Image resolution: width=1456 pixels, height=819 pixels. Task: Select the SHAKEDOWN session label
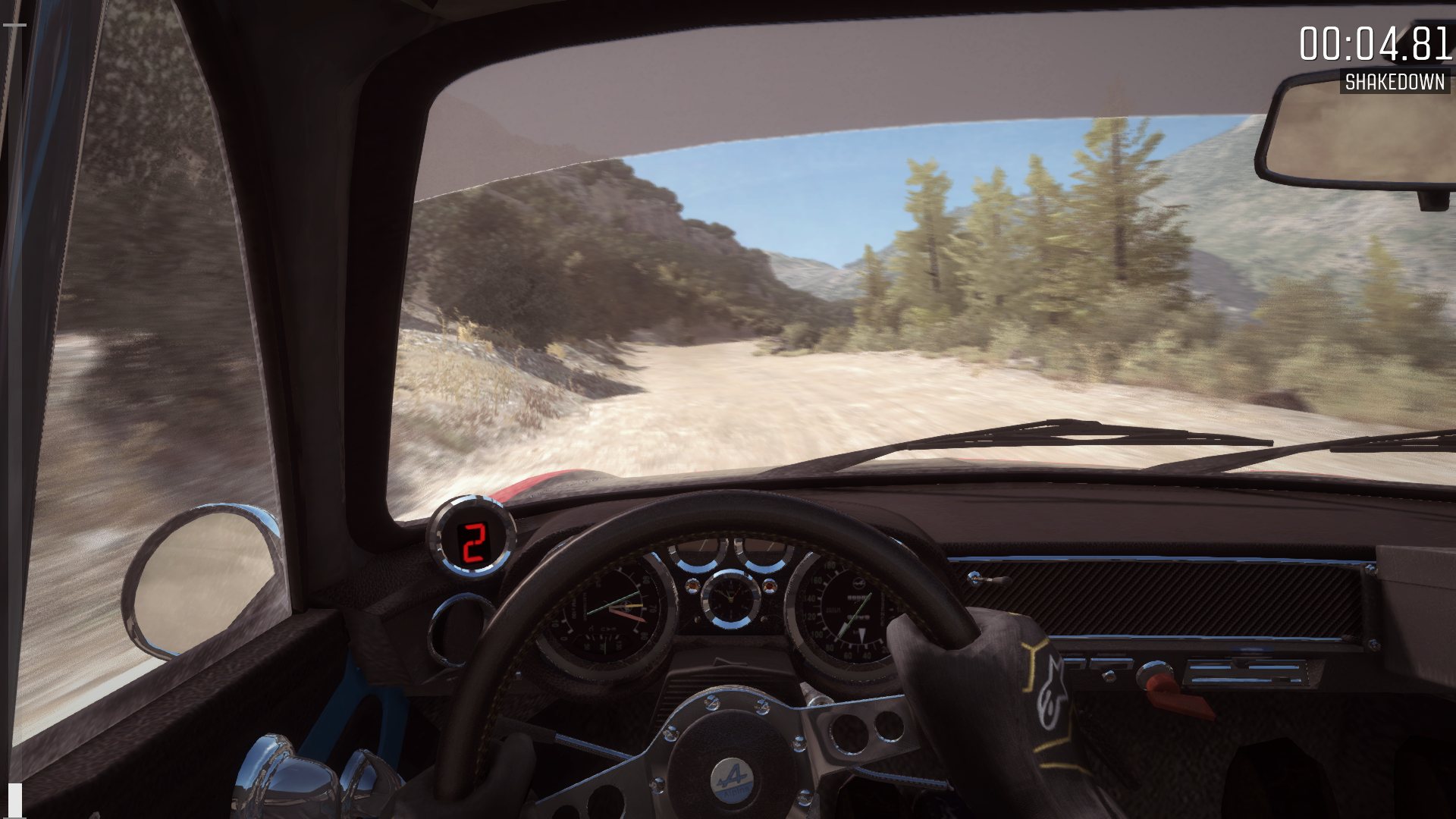pyautogui.click(x=1395, y=80)
